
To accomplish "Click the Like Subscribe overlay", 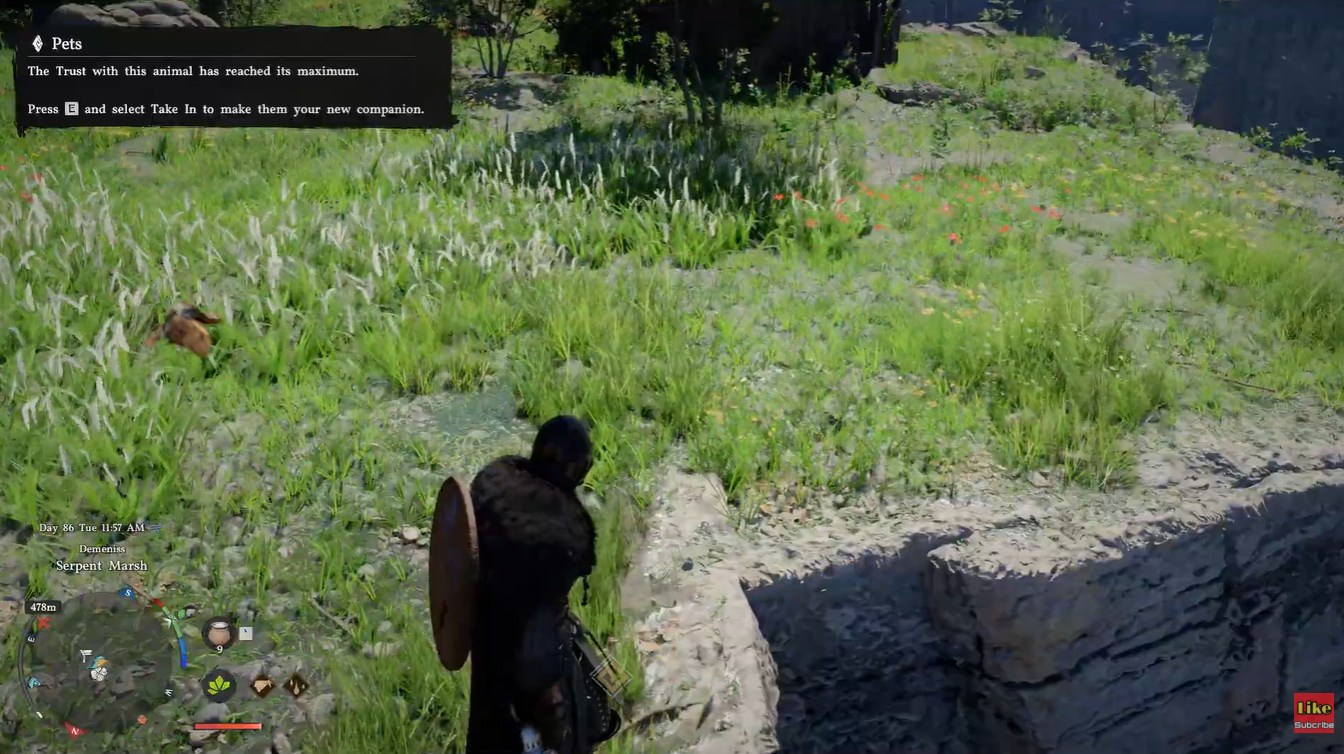I will [1311, 714].
